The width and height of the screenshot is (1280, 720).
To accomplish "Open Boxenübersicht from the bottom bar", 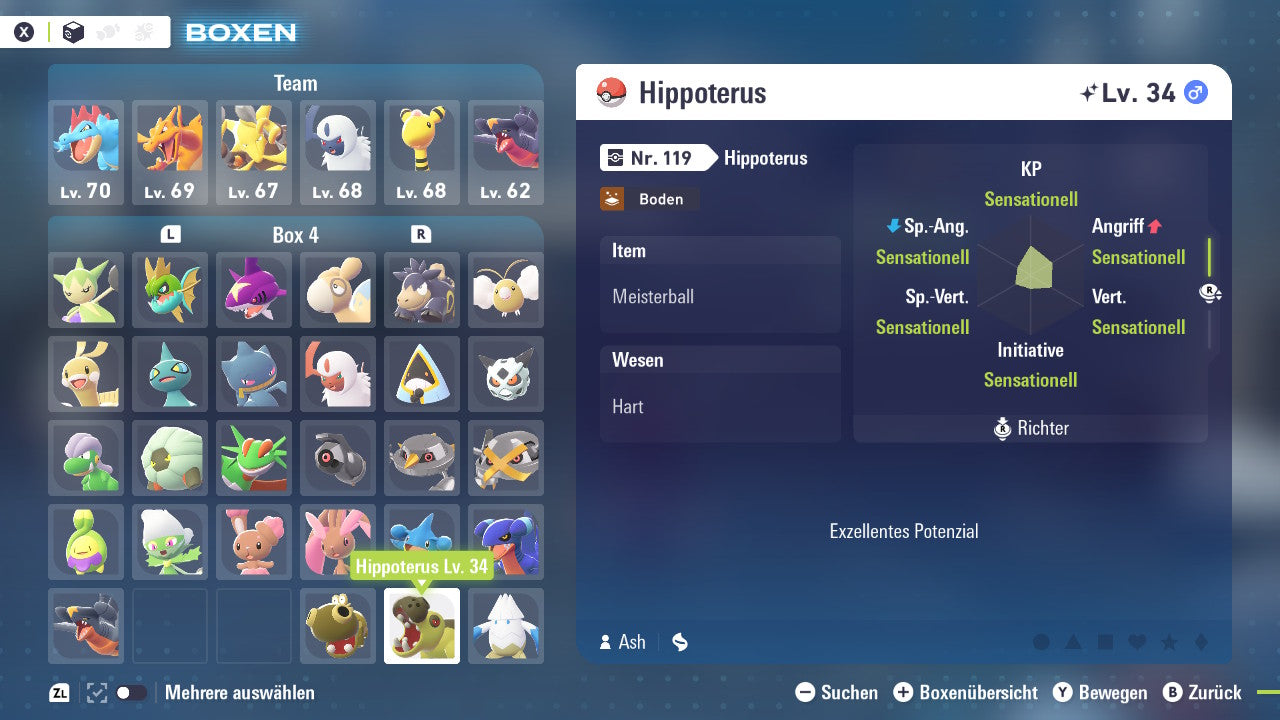I will 965,692.
